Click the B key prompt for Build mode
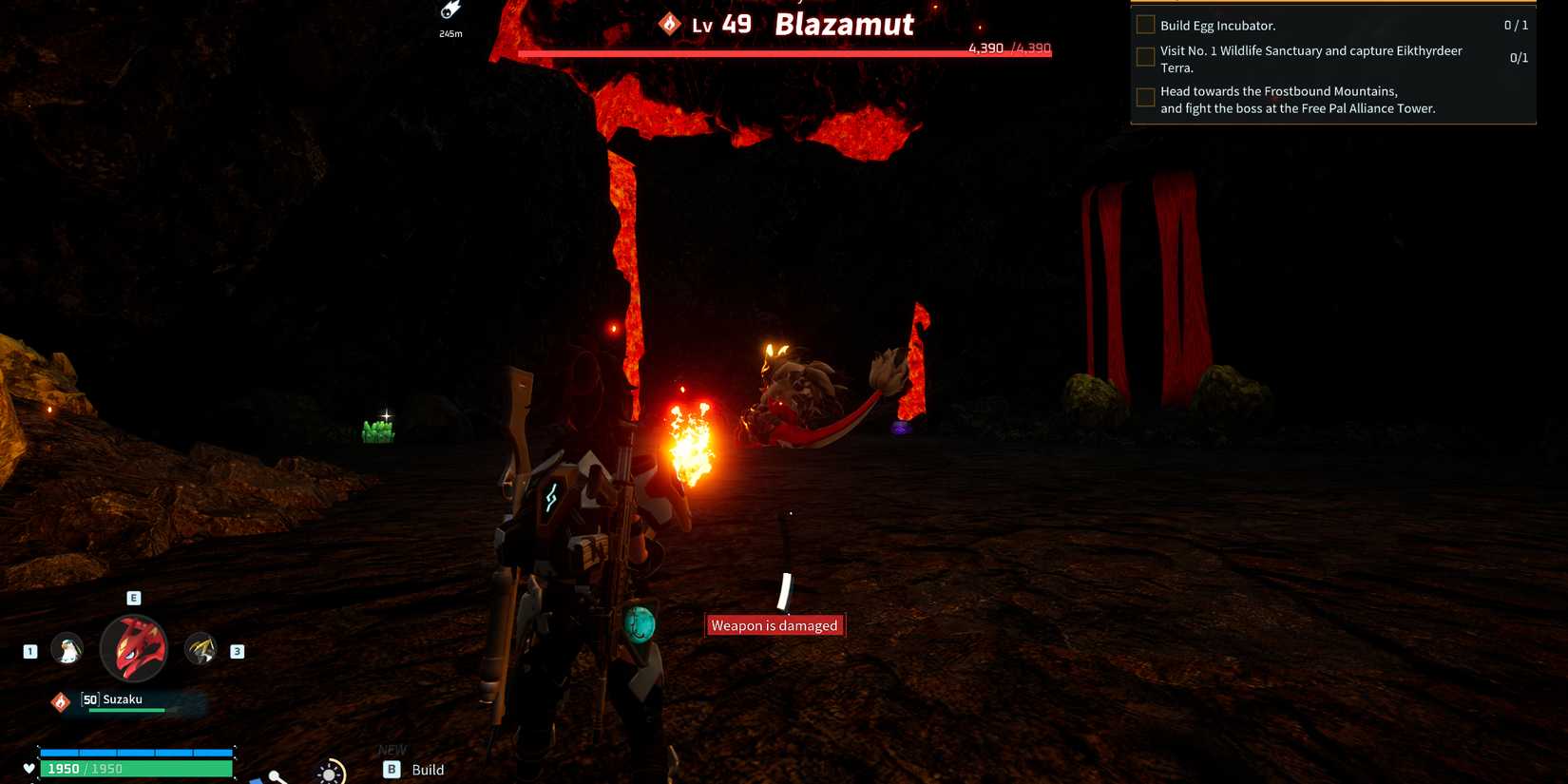 click(391, 770)
